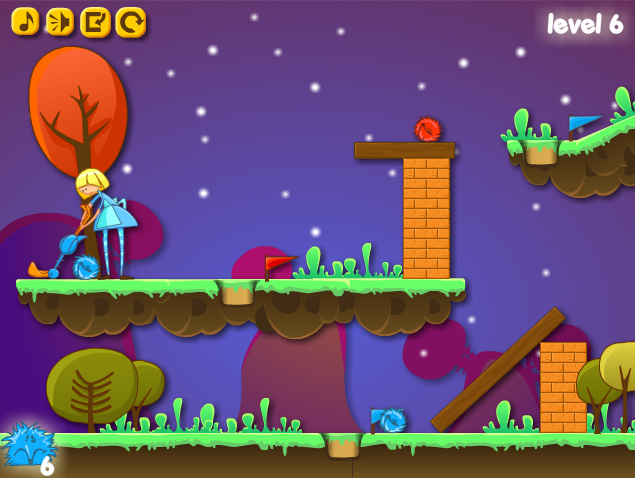Image resolution: width=635 pixels, height=478 pixels.
Task: Toggle the music note button
Action: (26, 22)
